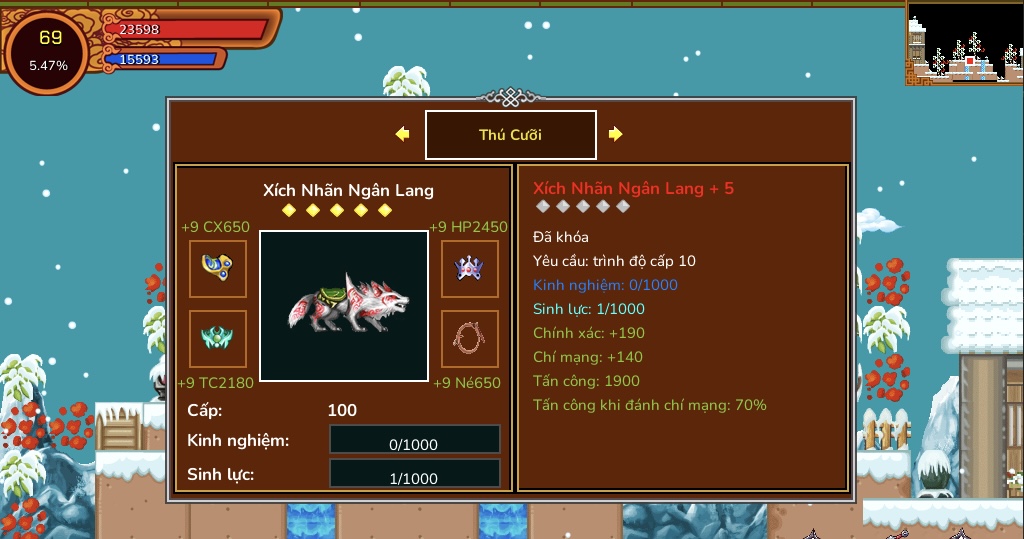The width and height of the screenshot is (1024, 539).
Task: Select the +9 CX650 mount equipment slot
Action: [x=218, y=268]
